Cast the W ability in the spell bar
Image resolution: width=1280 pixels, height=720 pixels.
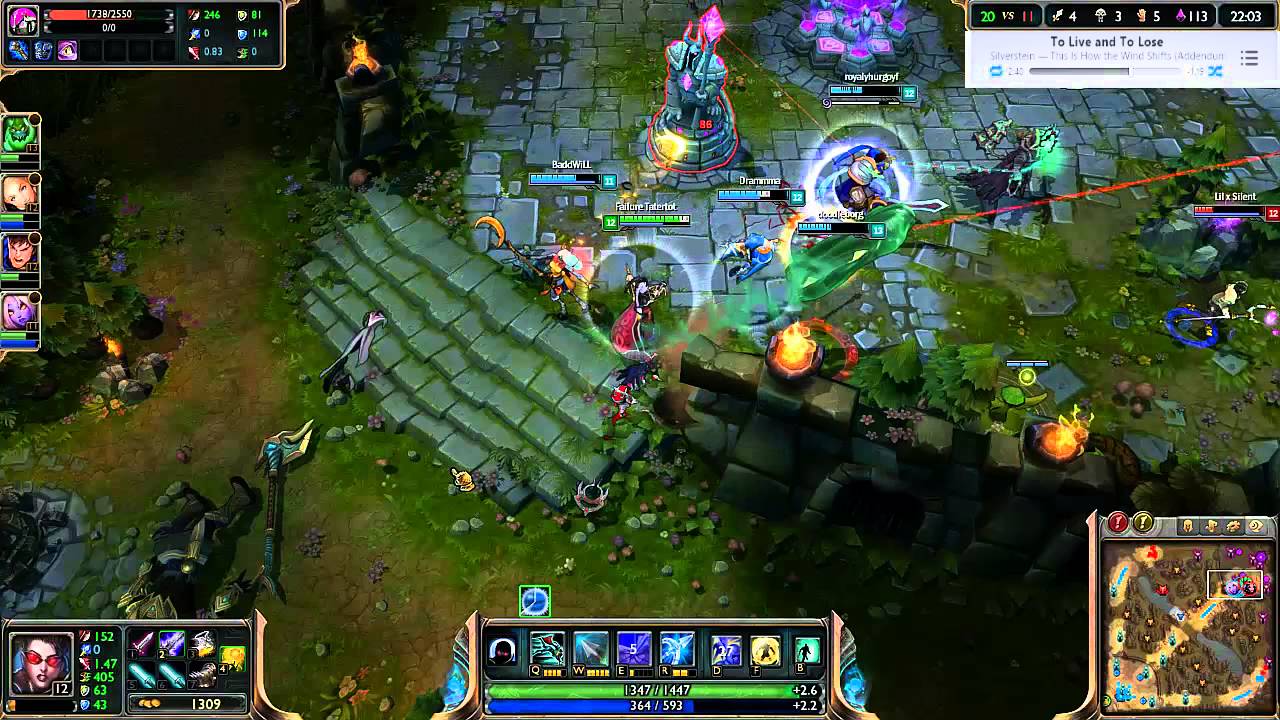[x=590, y=648]
